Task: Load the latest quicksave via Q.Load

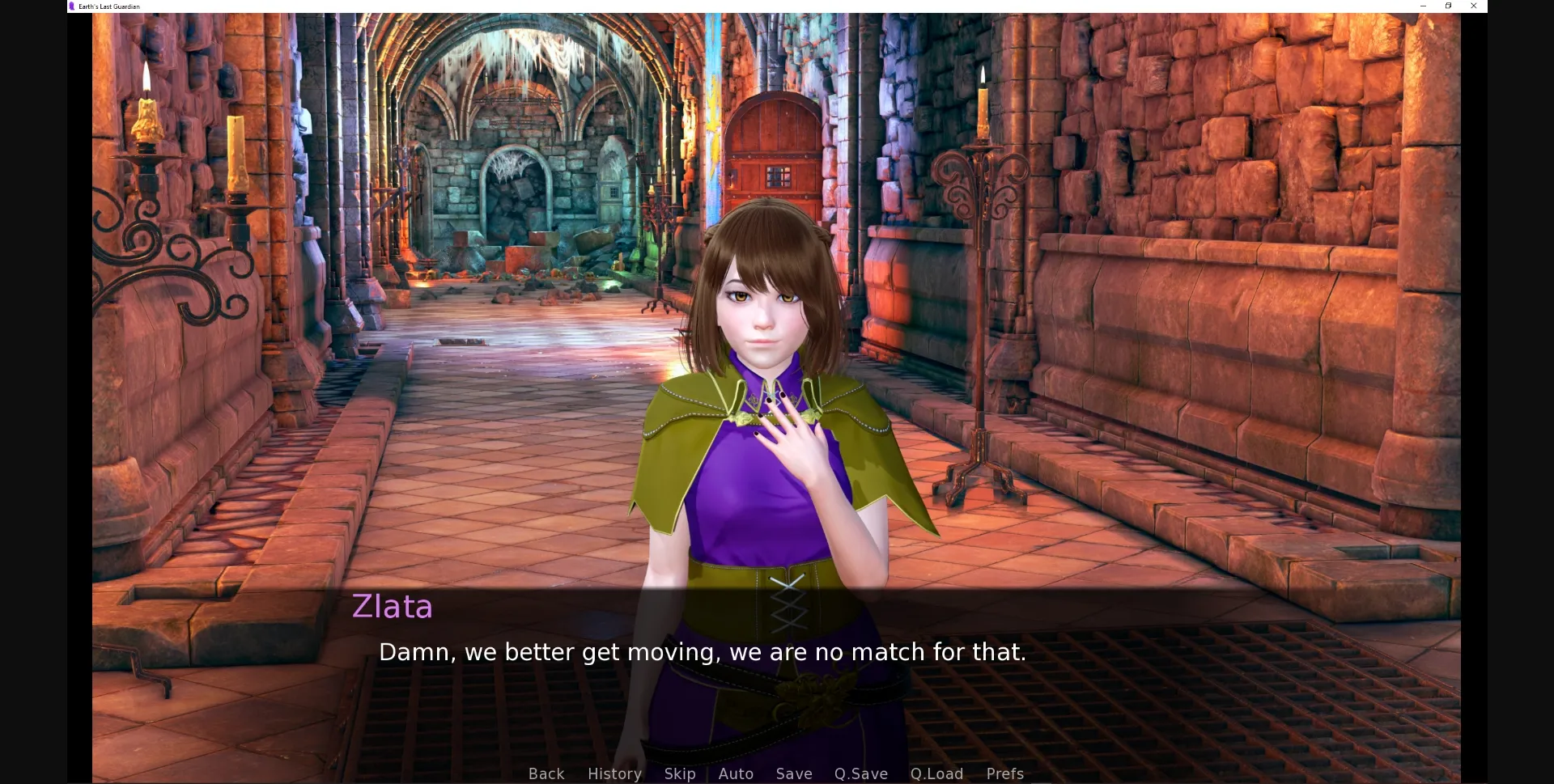Action: (x=936, y=773)
